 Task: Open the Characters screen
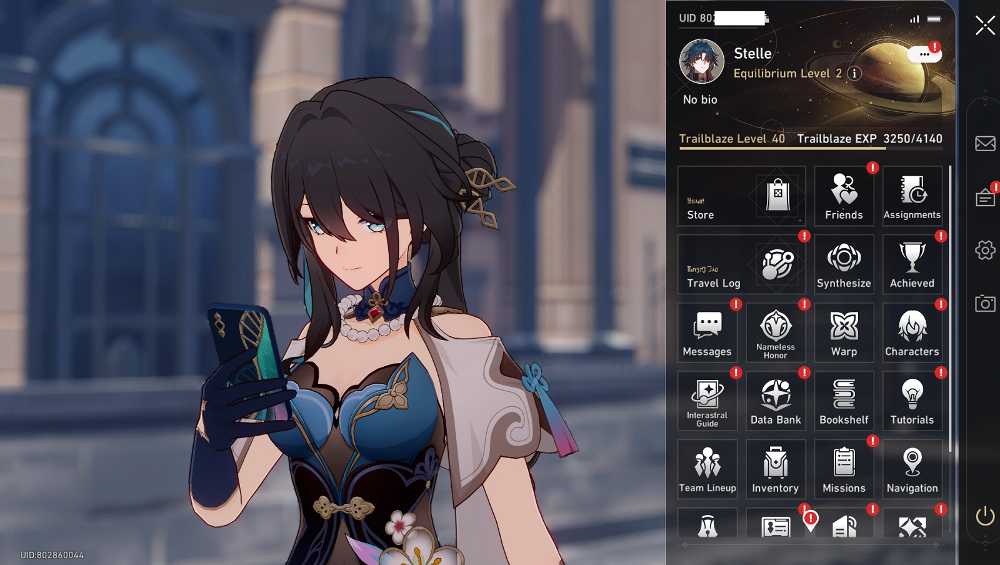tap(912, 332)
